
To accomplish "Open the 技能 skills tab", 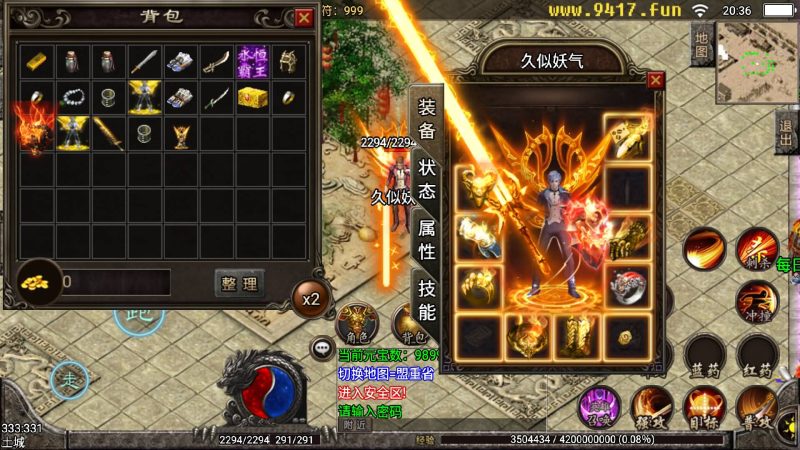I will pyautogui.click(x=427, y=299).
